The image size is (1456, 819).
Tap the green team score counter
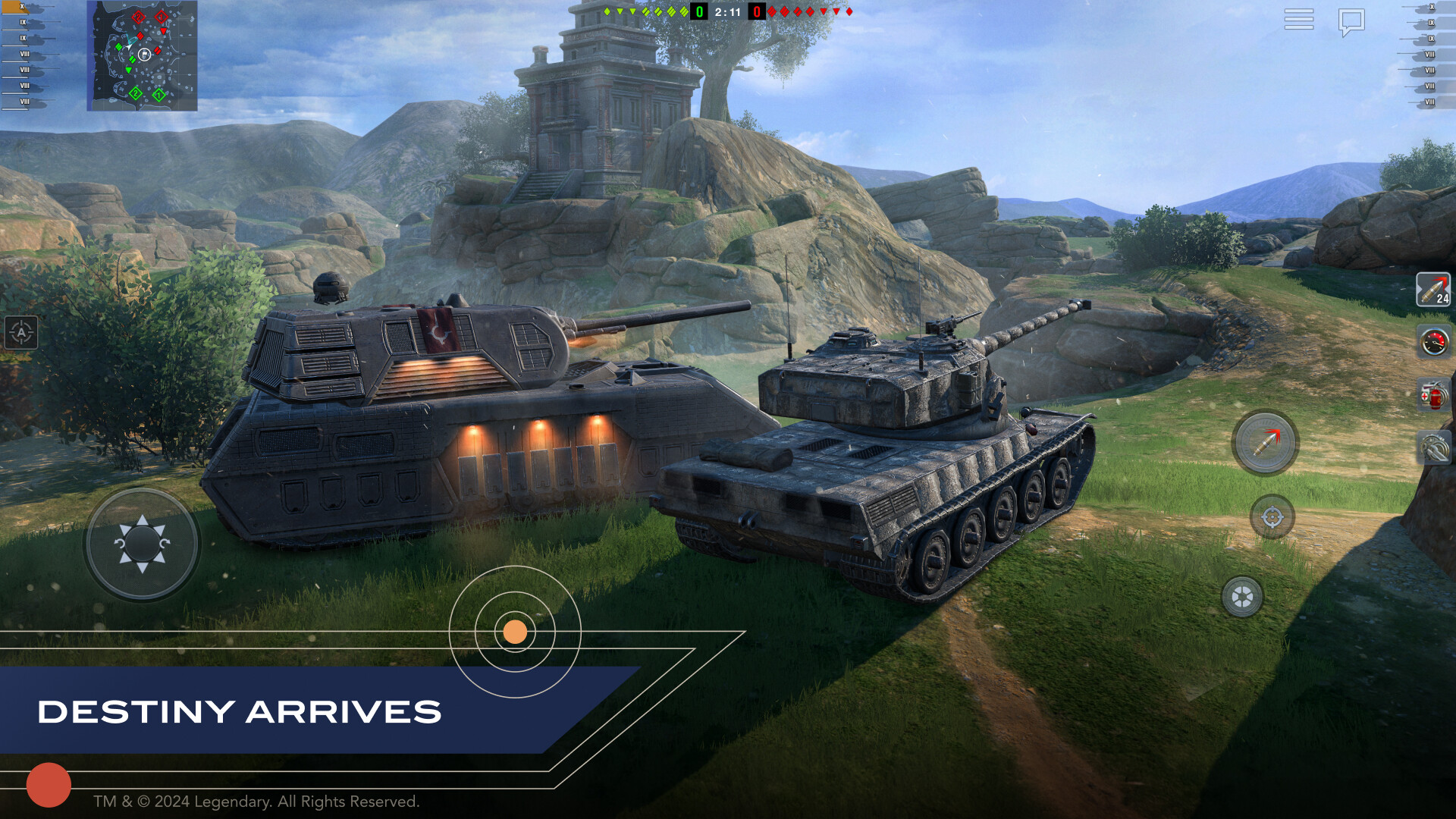click(698, 12)
